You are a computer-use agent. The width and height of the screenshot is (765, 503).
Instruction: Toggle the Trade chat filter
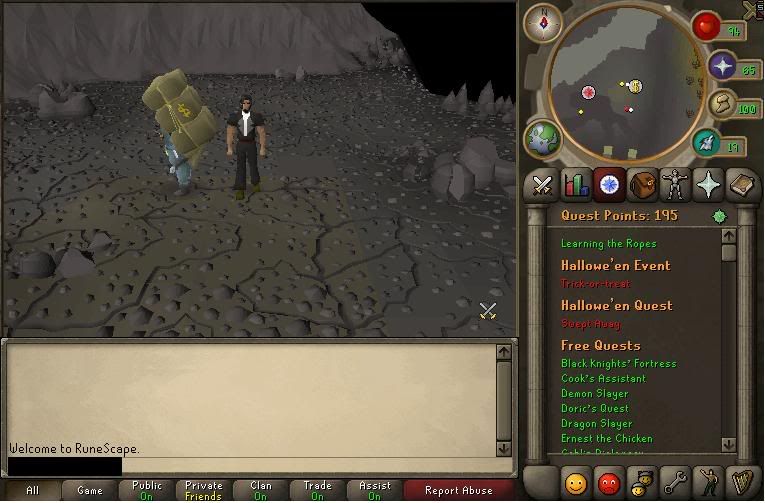[317, 490]
